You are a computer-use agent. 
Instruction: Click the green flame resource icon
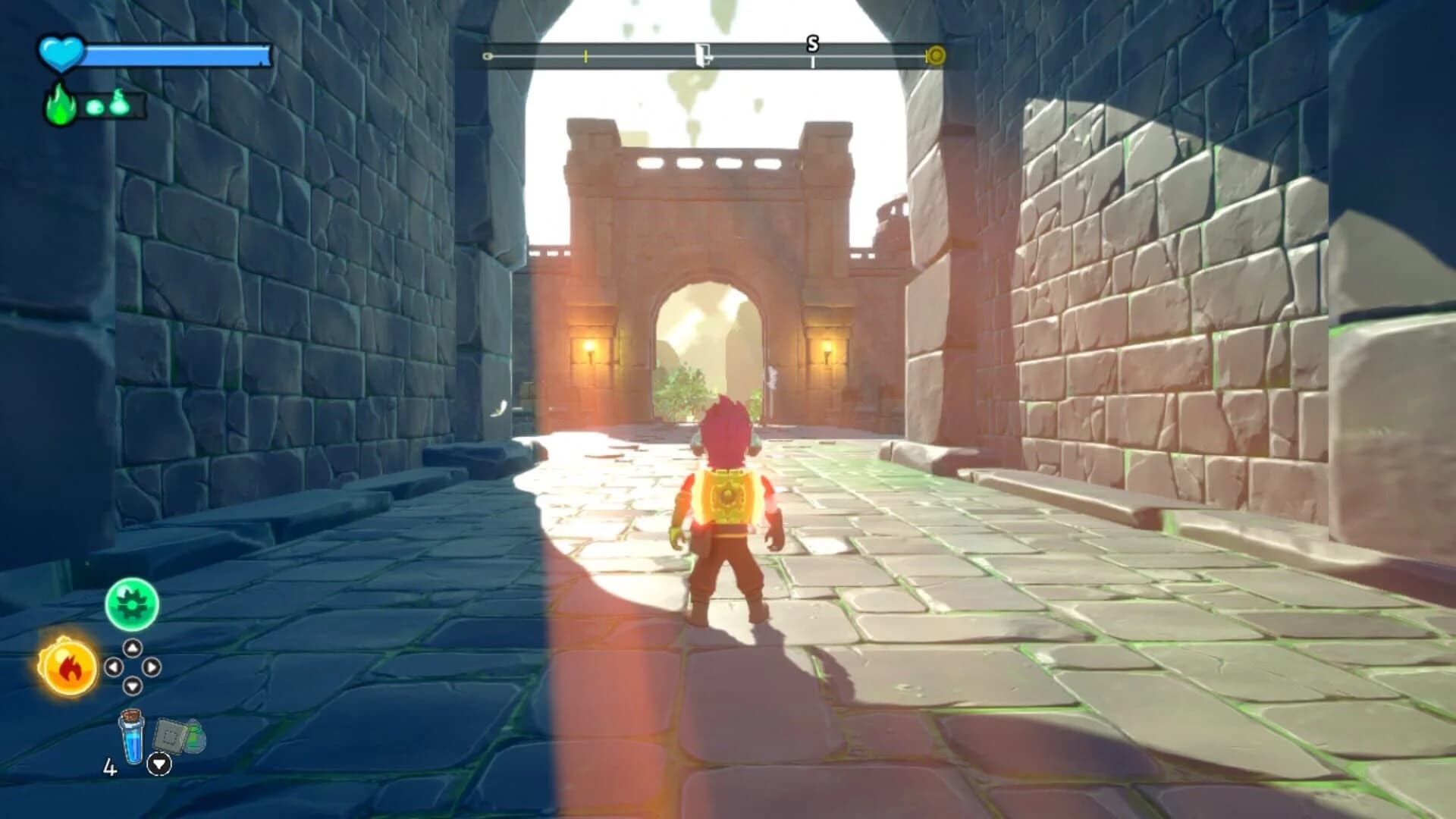pyautogui.click(x=59, y=106)
